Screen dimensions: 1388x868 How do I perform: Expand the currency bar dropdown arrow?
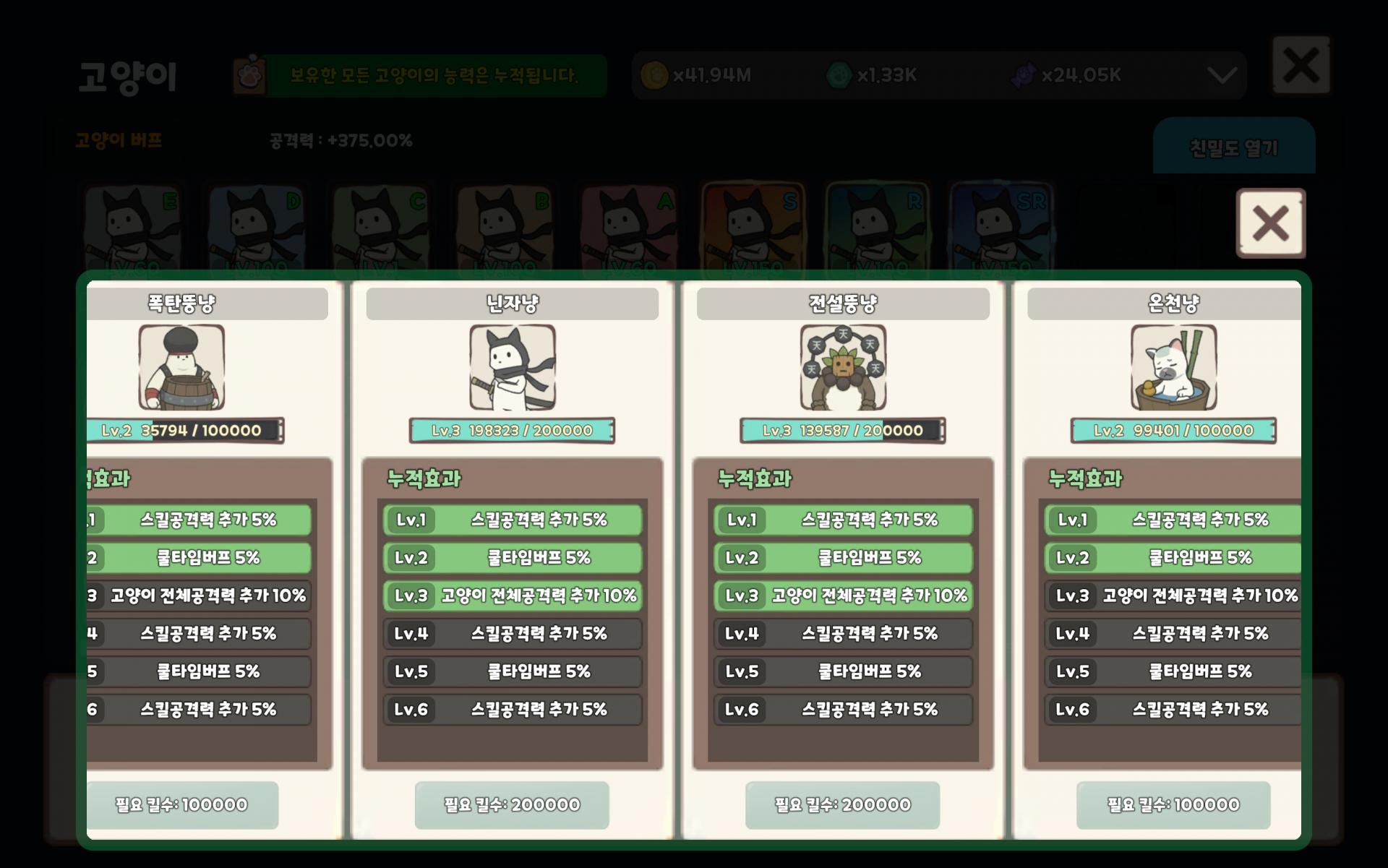coord(1222,75)
